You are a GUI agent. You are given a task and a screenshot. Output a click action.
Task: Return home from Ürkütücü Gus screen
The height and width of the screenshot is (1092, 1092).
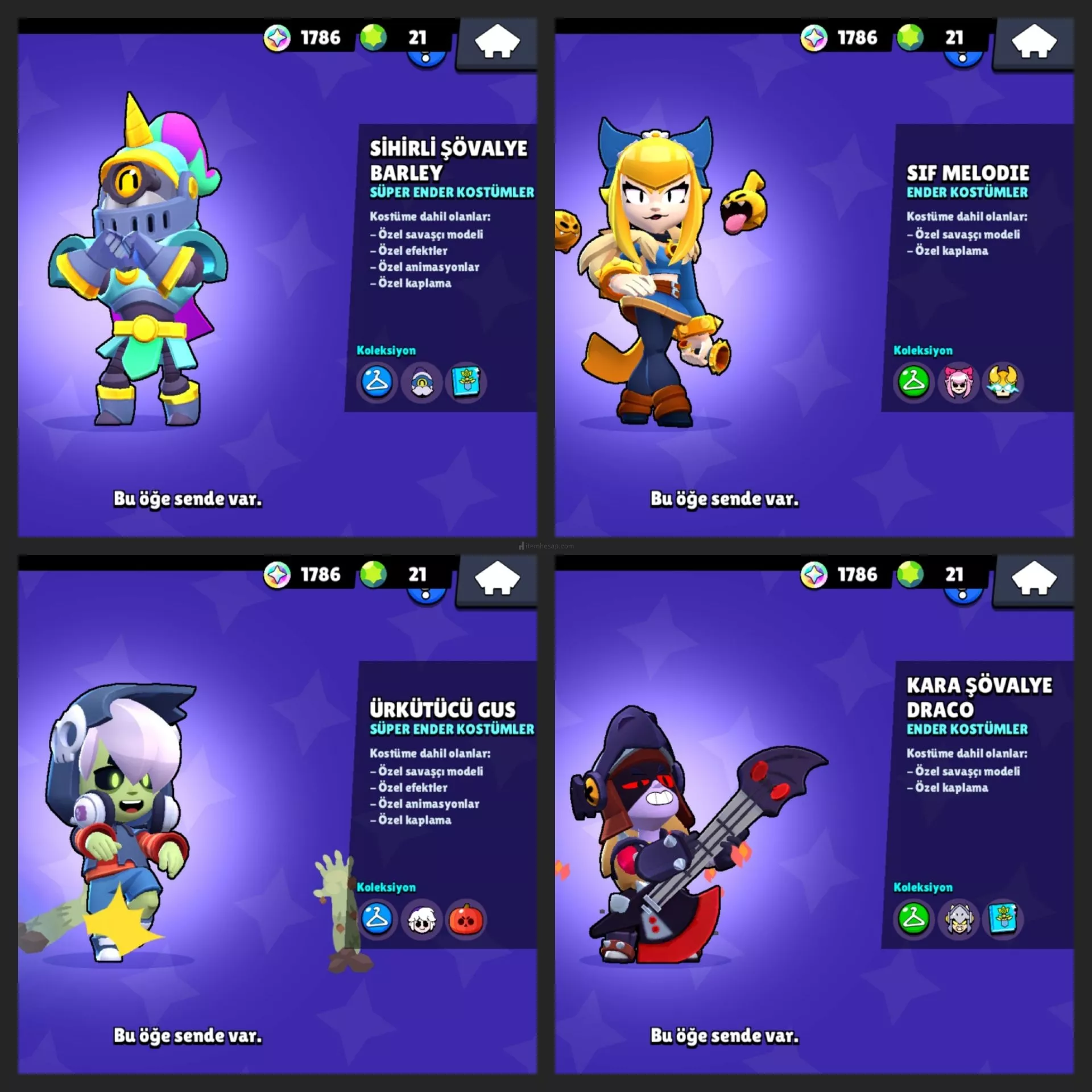tap(497, 580)
